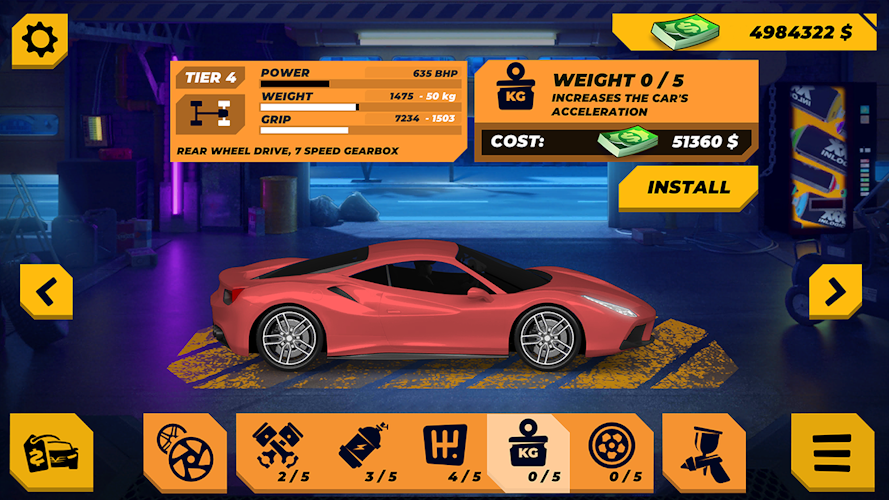This screenshot has width=889, height=500.
Task: Click the cash balance display
Action: click(x=750, y=32)
